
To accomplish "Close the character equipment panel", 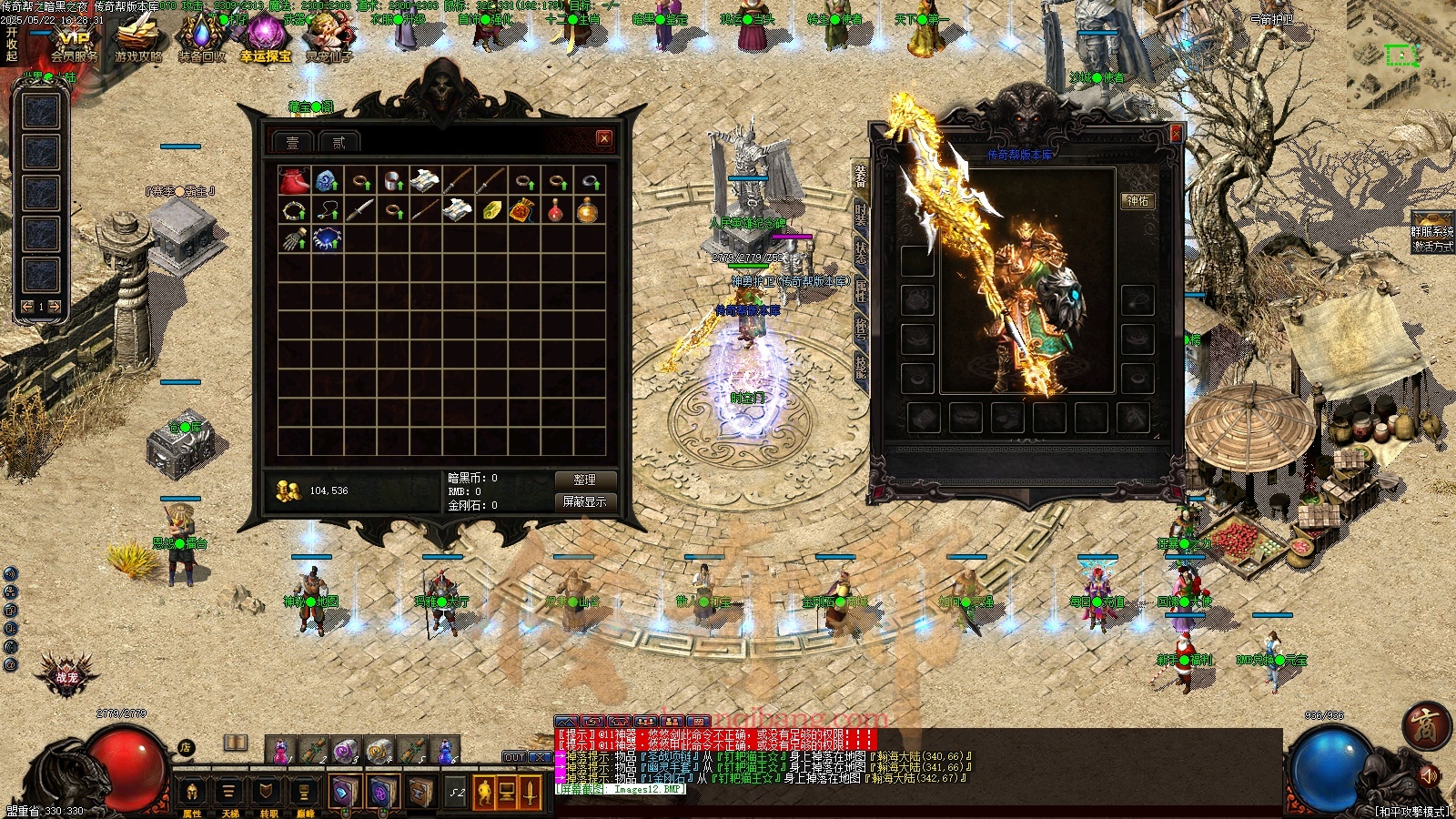I will [x=1175, y=134].
